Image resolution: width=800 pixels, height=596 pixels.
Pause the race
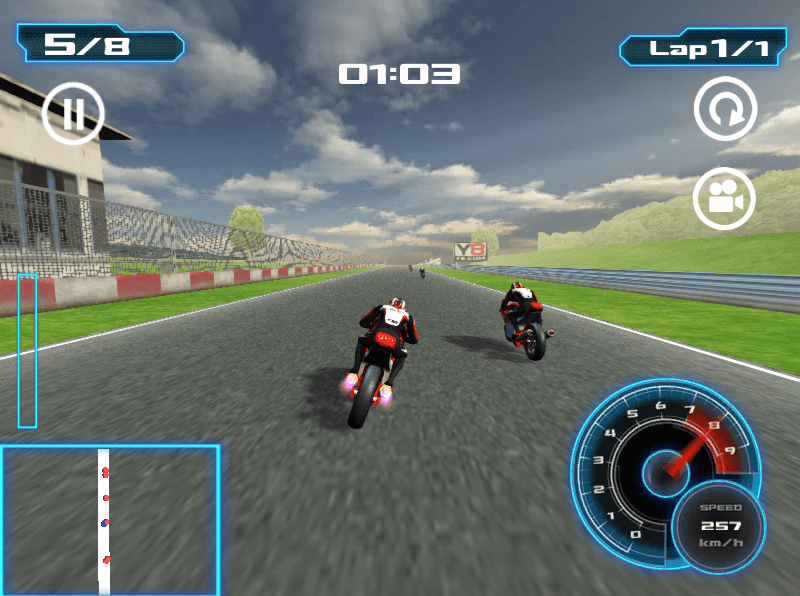[73, 113]
